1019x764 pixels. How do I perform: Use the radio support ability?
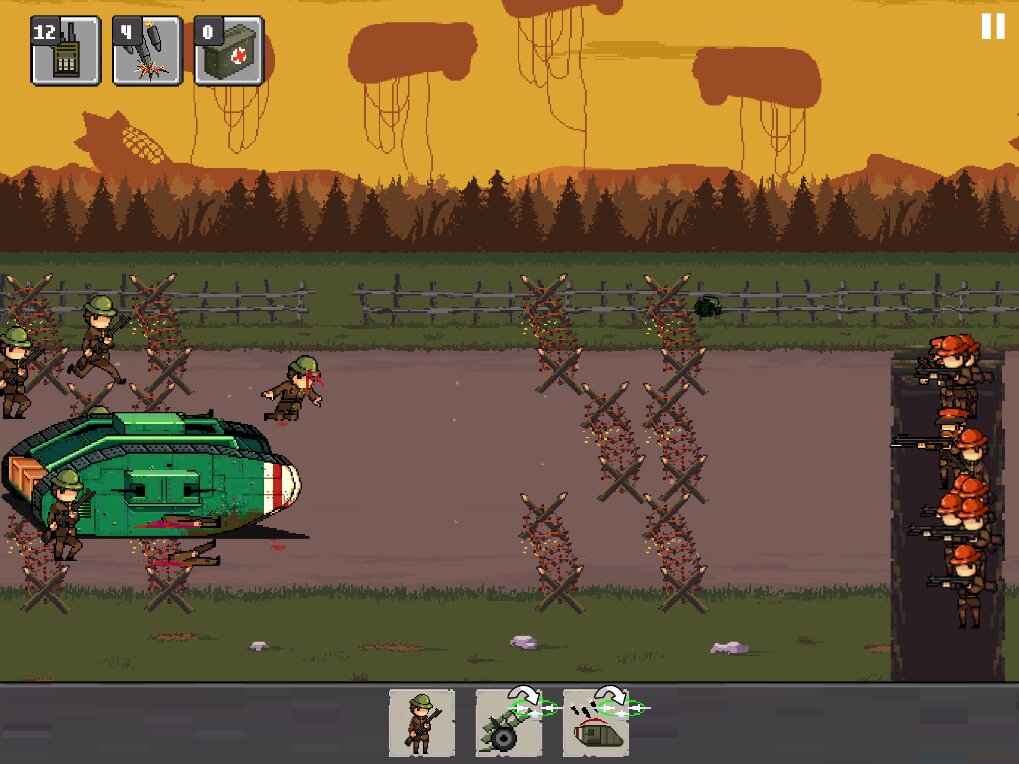tap(66, 50)
